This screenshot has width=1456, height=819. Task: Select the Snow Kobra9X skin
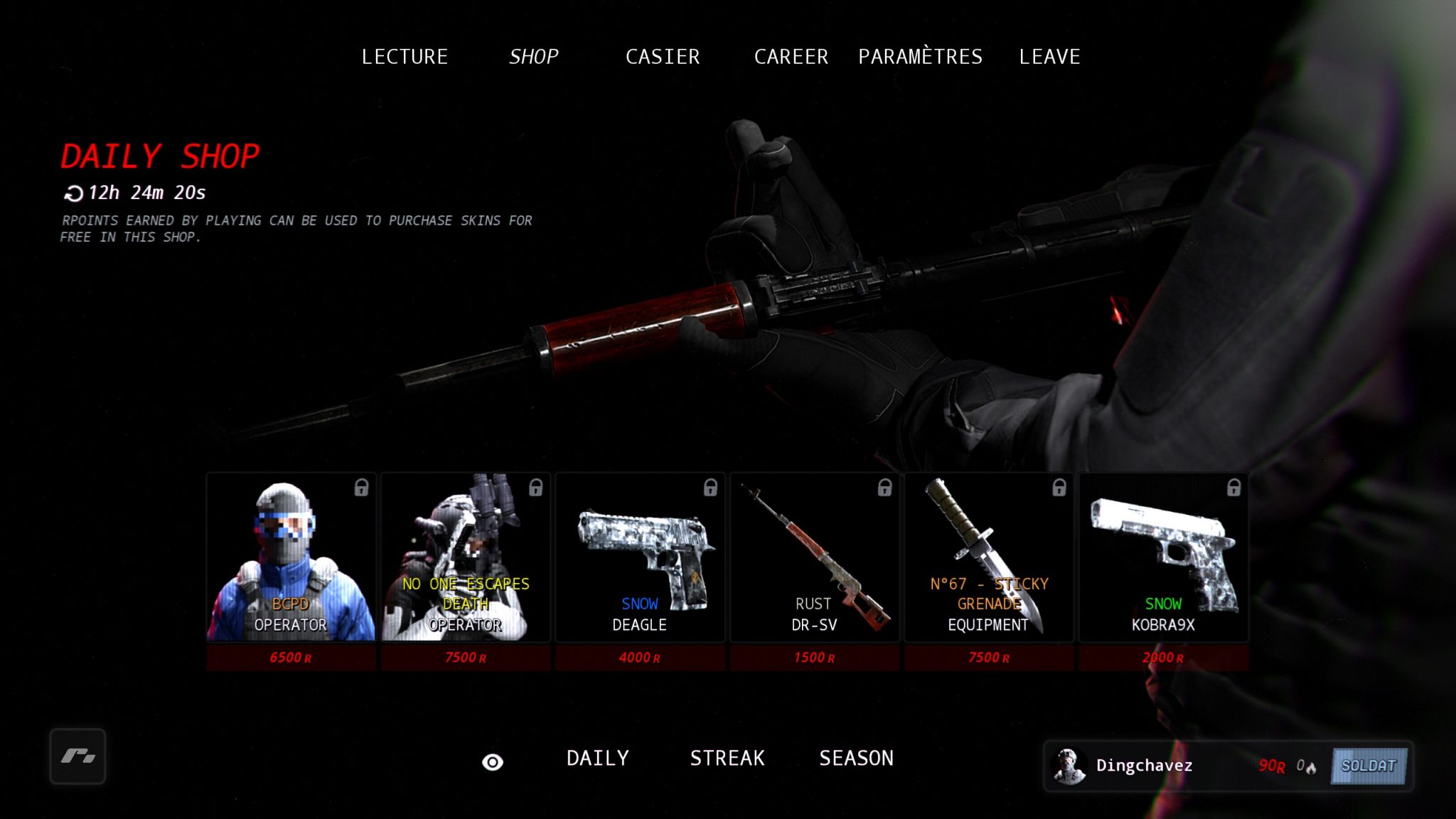[x=1164, y=557]
